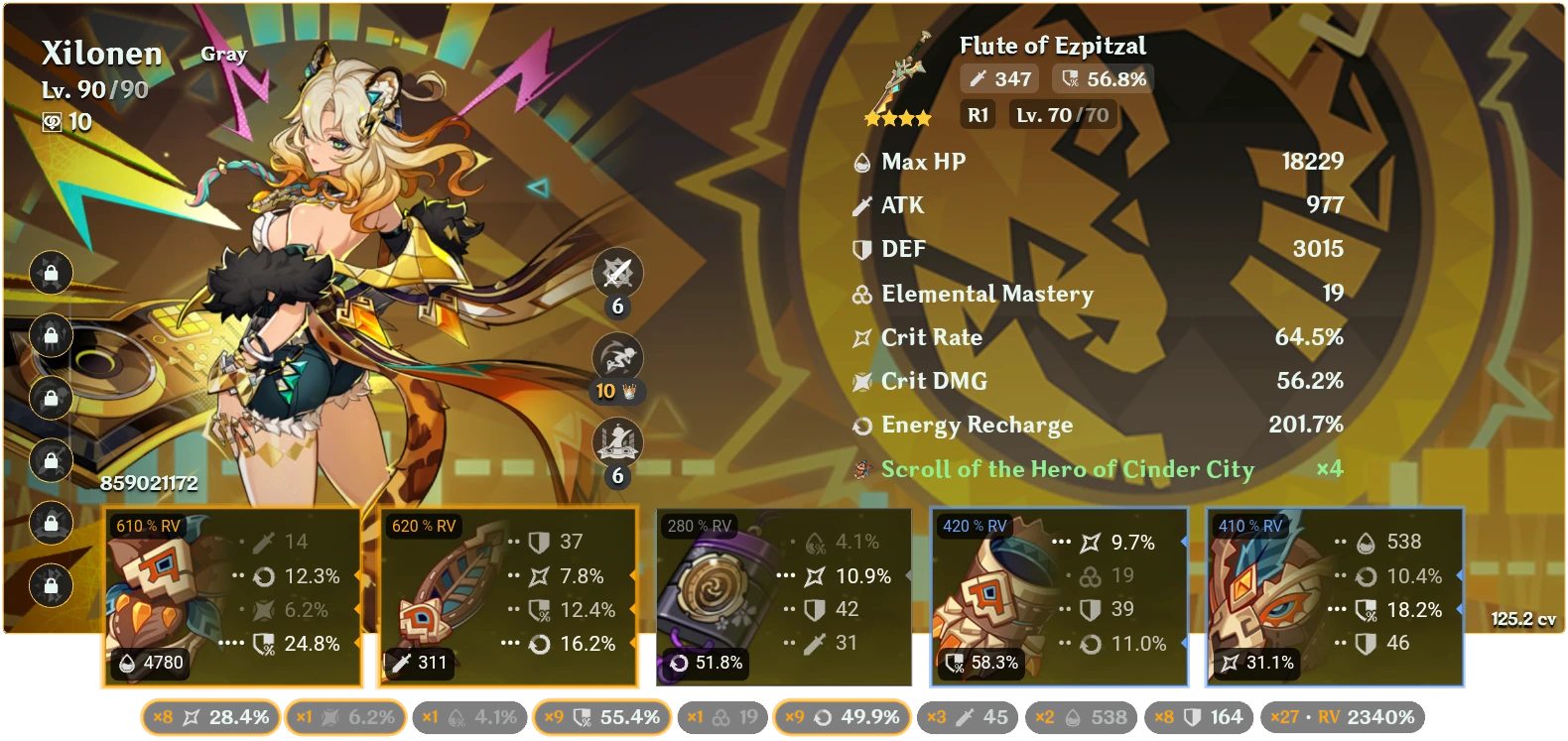Click the 28.4% Crit Rate summary pill
The height and width of the screenshot is (741, 1568).
pos(211,715)
